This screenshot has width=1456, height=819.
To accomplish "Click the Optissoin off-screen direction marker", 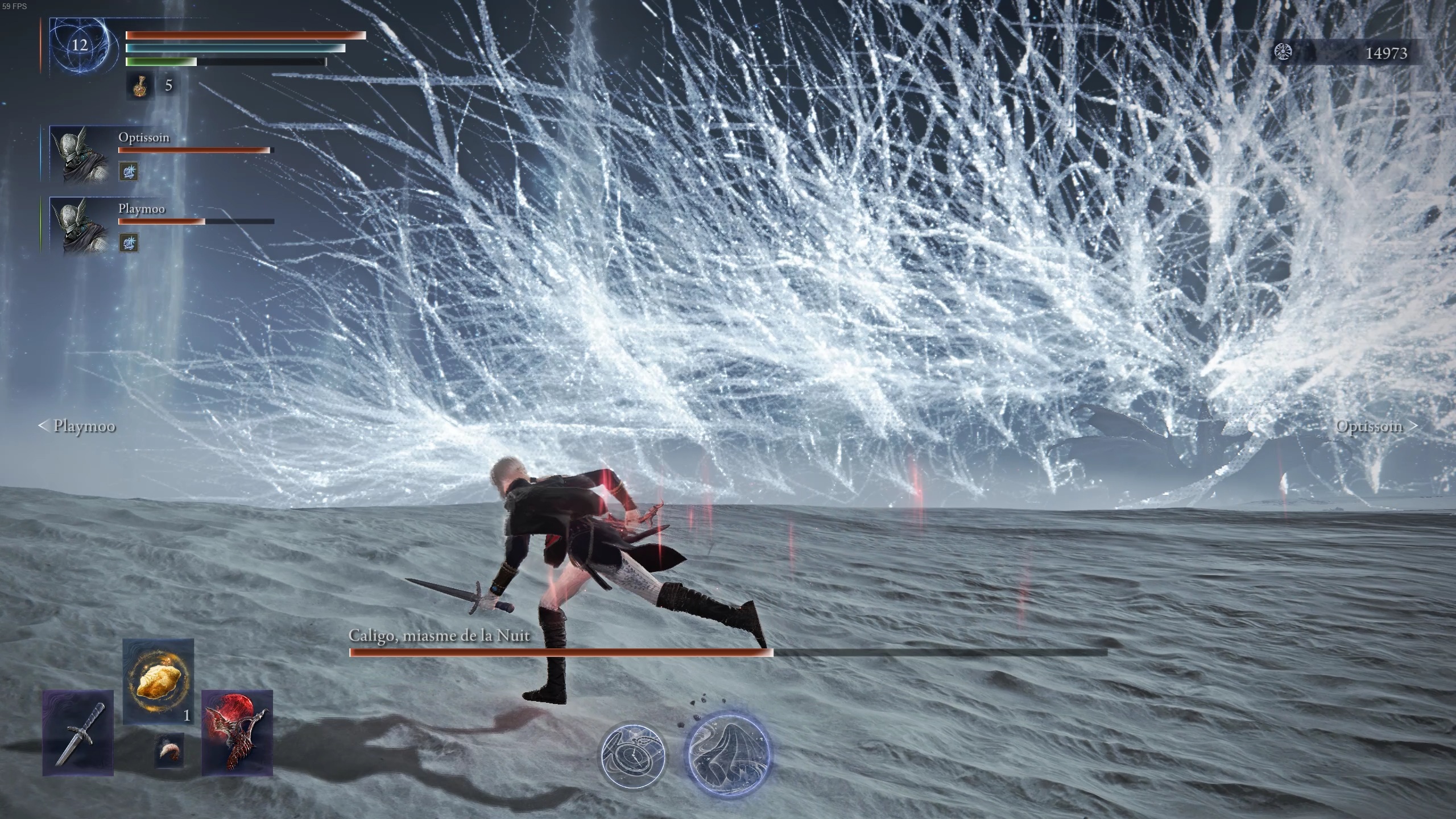I will 1375,426.
